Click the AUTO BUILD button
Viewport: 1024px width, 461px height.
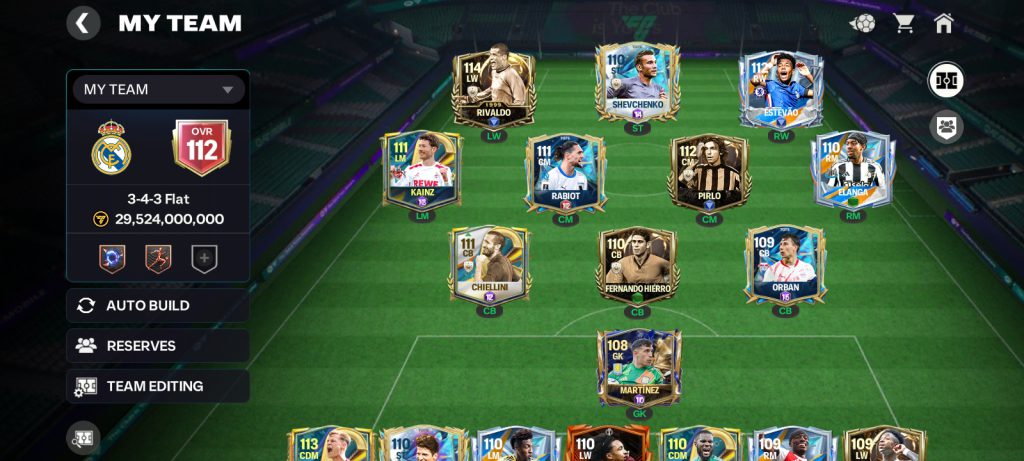point(158,305)
